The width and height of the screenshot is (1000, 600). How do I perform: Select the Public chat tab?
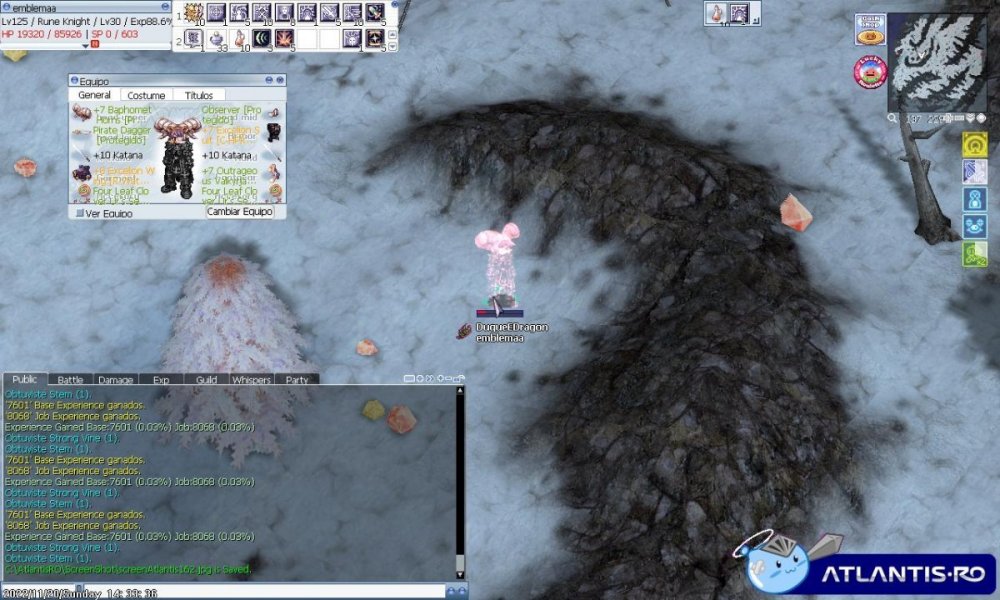pyautogui.click(x=25, y=380)
